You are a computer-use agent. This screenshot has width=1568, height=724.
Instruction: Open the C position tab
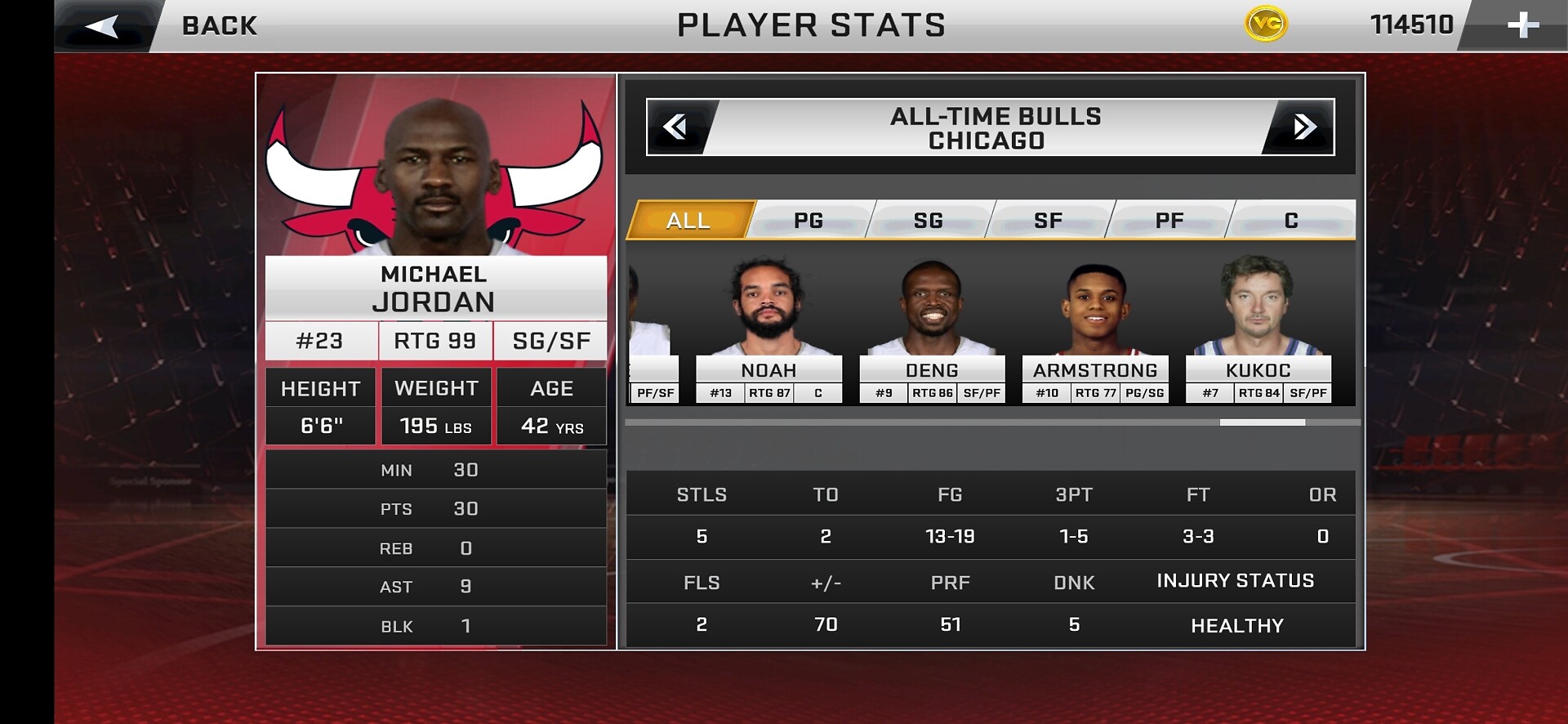tap(1290, 221)
